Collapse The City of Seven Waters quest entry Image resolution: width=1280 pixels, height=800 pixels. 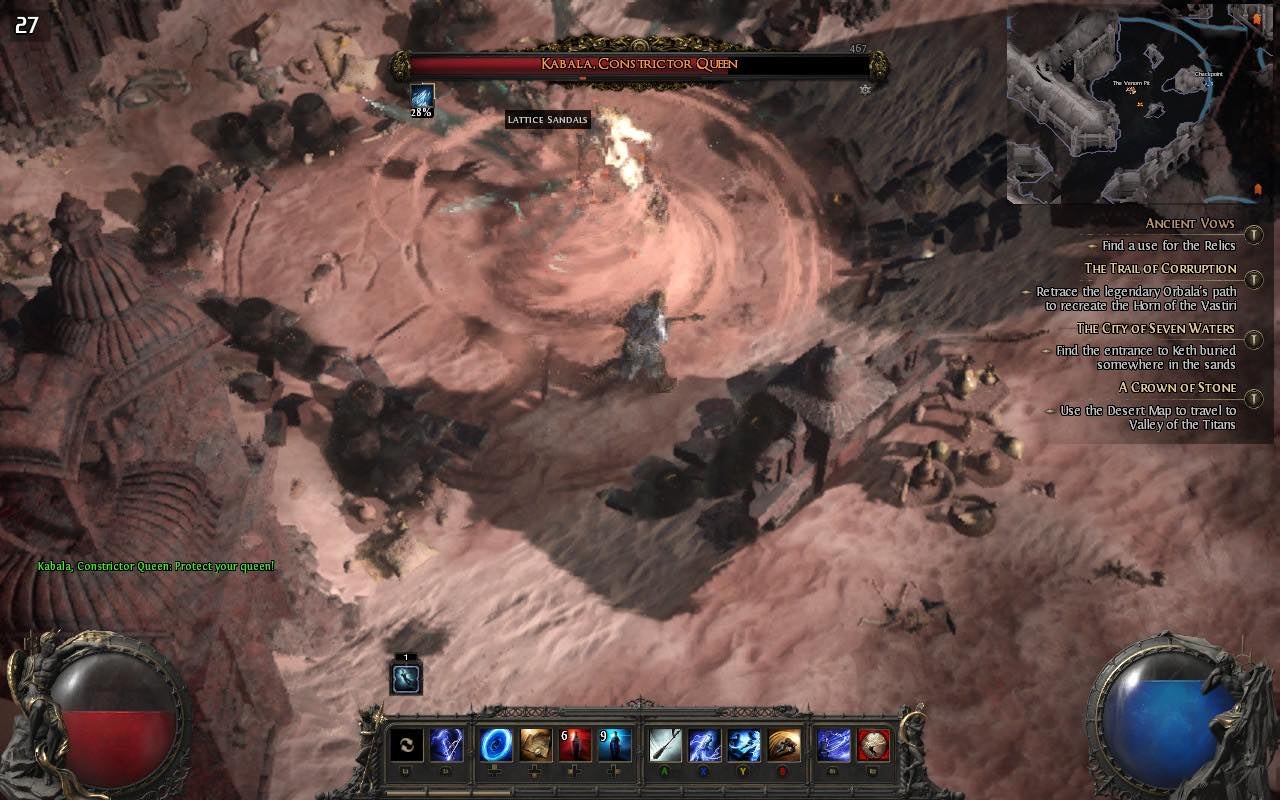click(x=1253, y=338)
